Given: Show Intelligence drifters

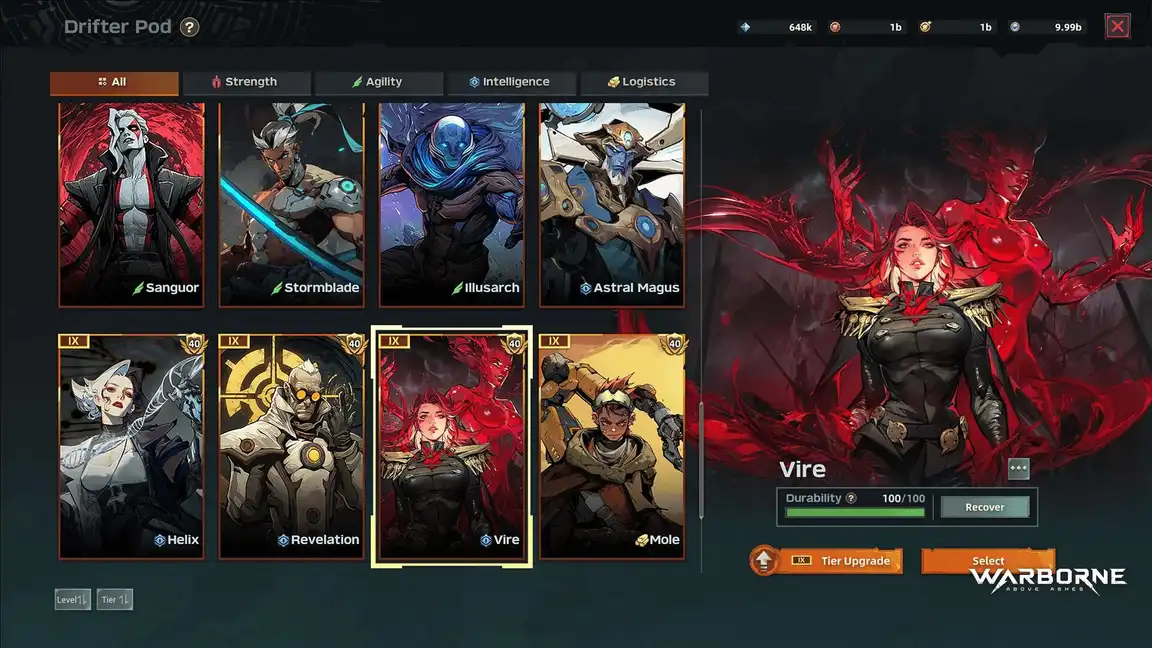Looking at the screenshot, I should [511, 83].
